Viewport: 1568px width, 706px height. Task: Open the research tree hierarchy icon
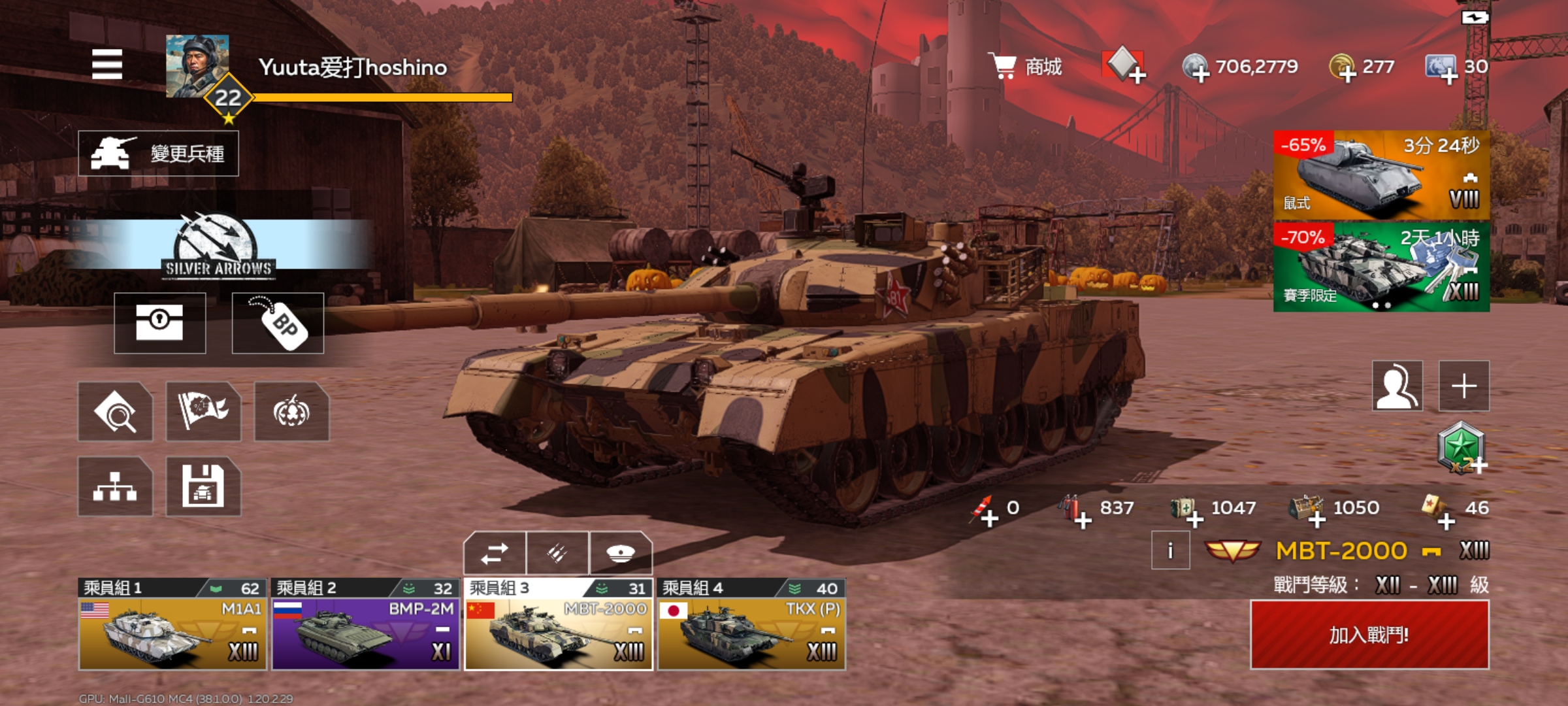115,486
